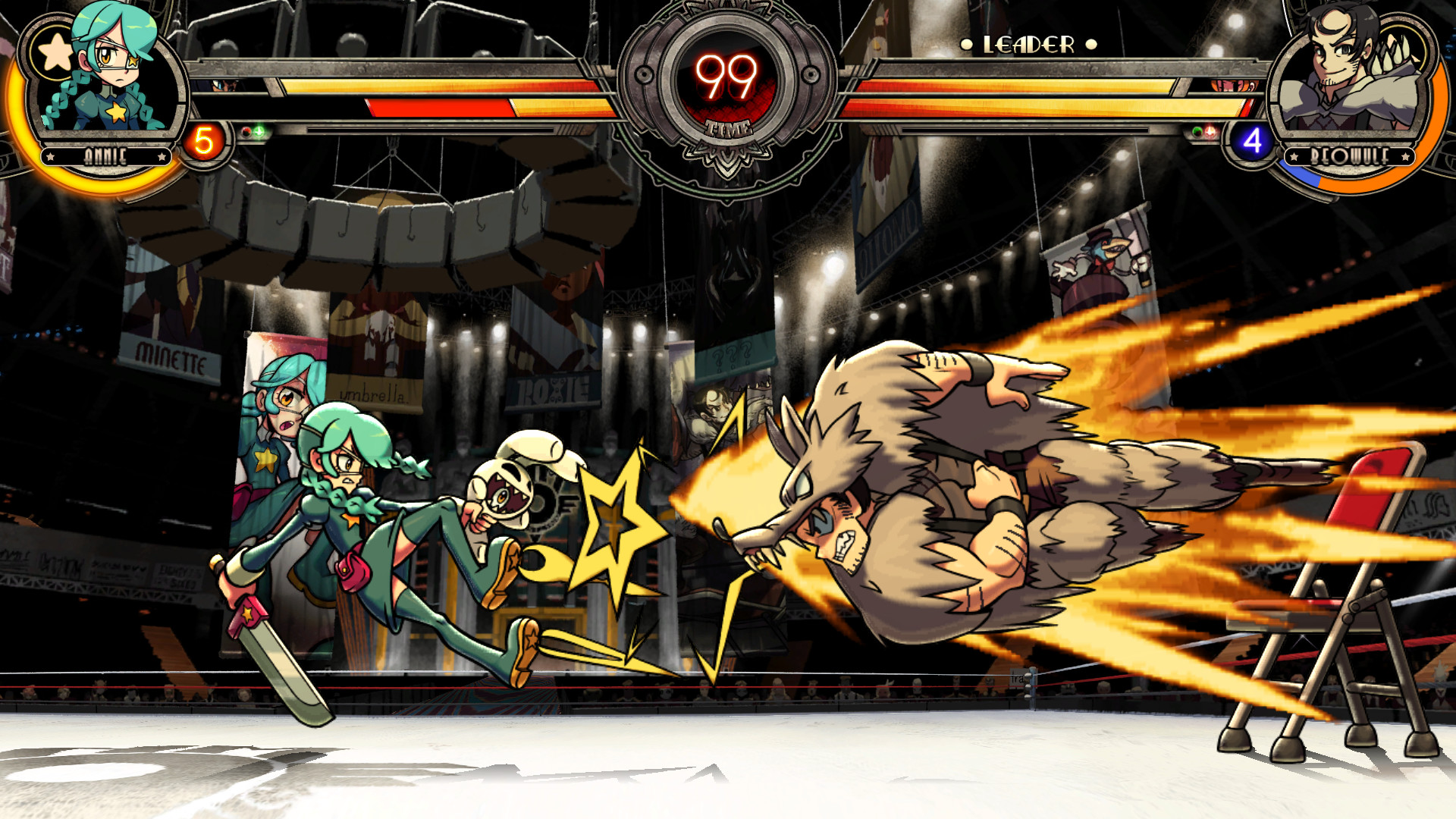
Task: Toggle the red status light on Annie's bar
Action: (x=246, y=131)
